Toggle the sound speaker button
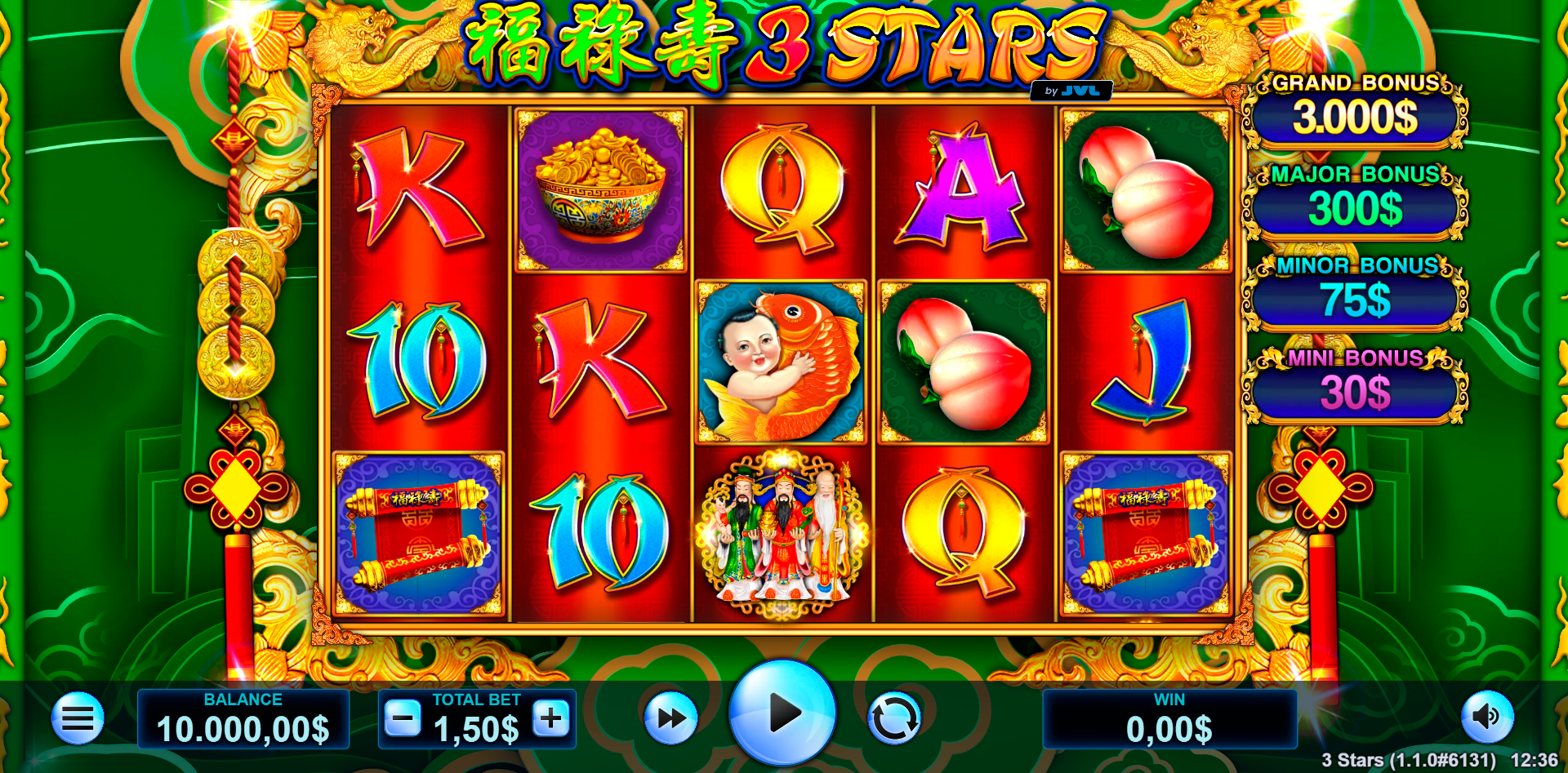 coord(1487,717)
